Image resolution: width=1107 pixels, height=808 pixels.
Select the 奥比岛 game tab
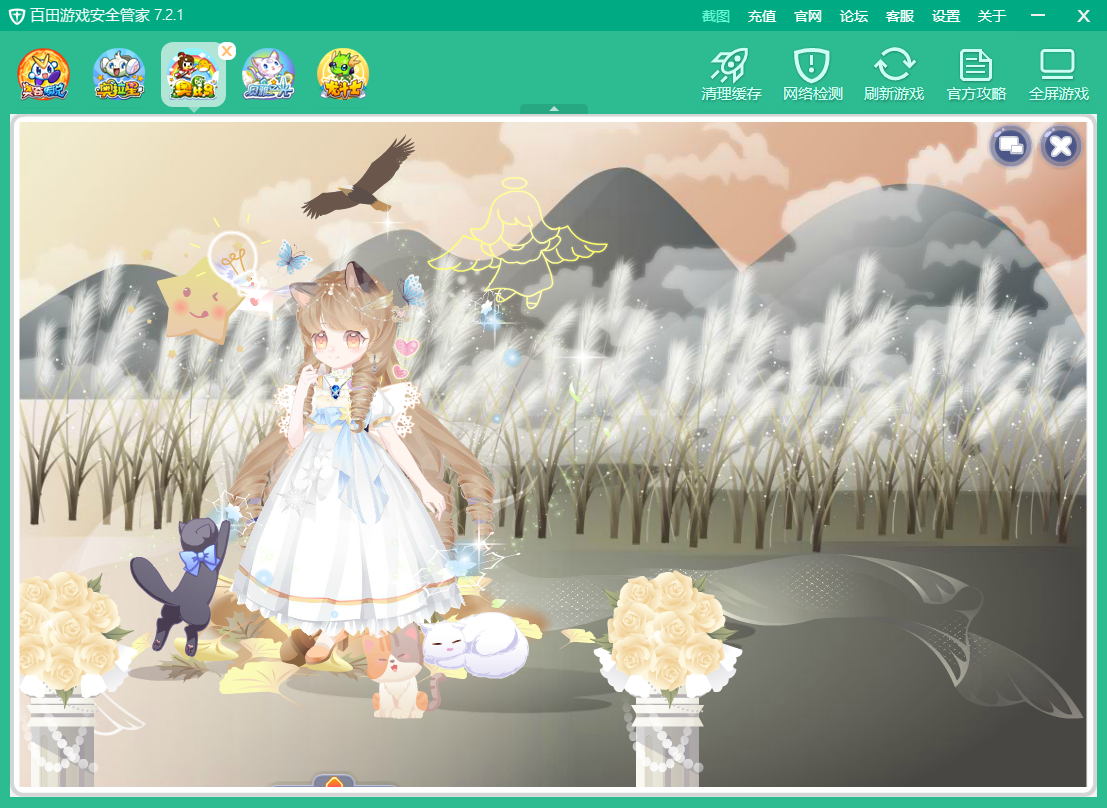192,75
